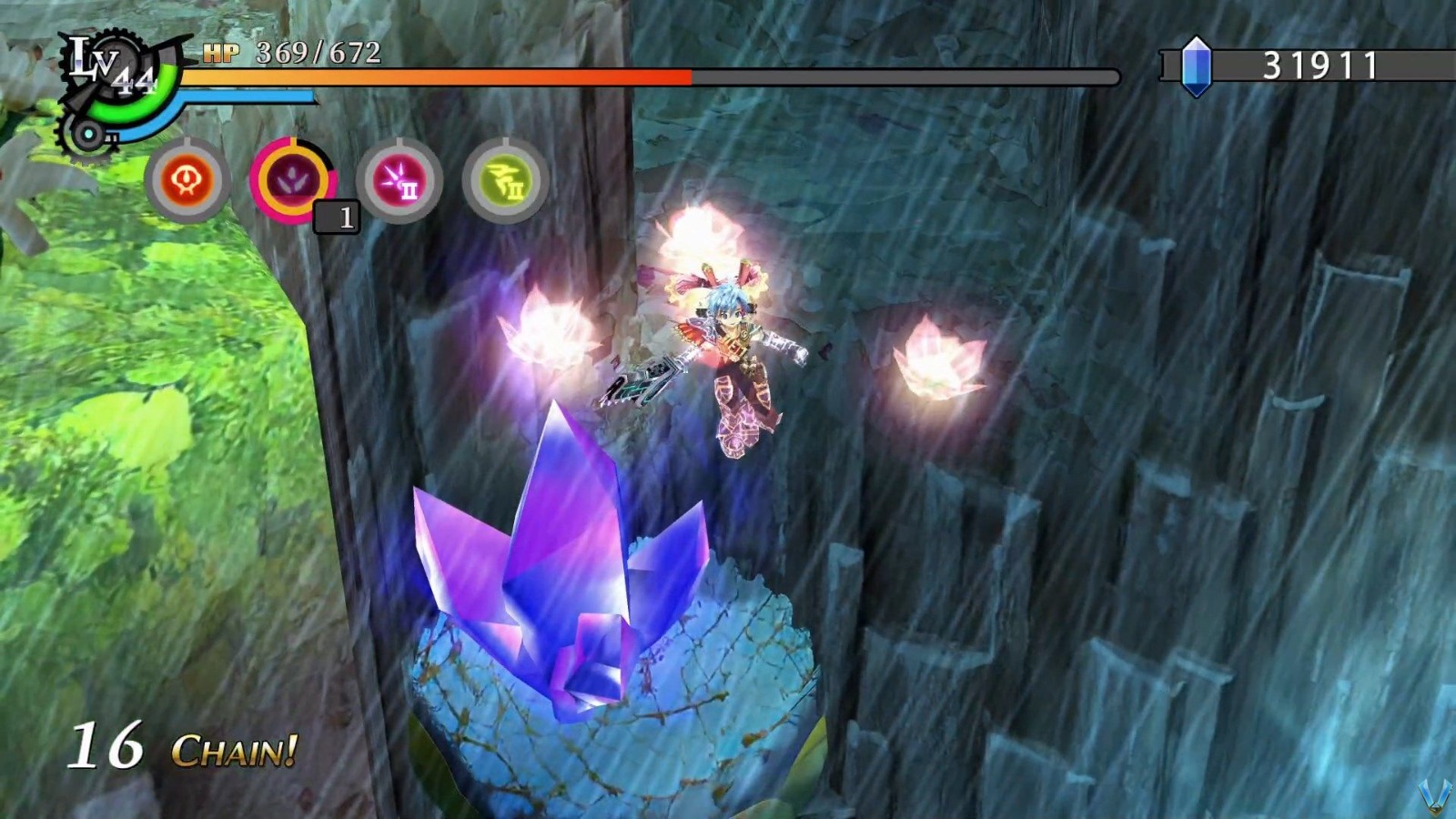Activate the purple flower skill with pink cooldown ring
Screen dimensions: 1456x819
tap(294, 178)
